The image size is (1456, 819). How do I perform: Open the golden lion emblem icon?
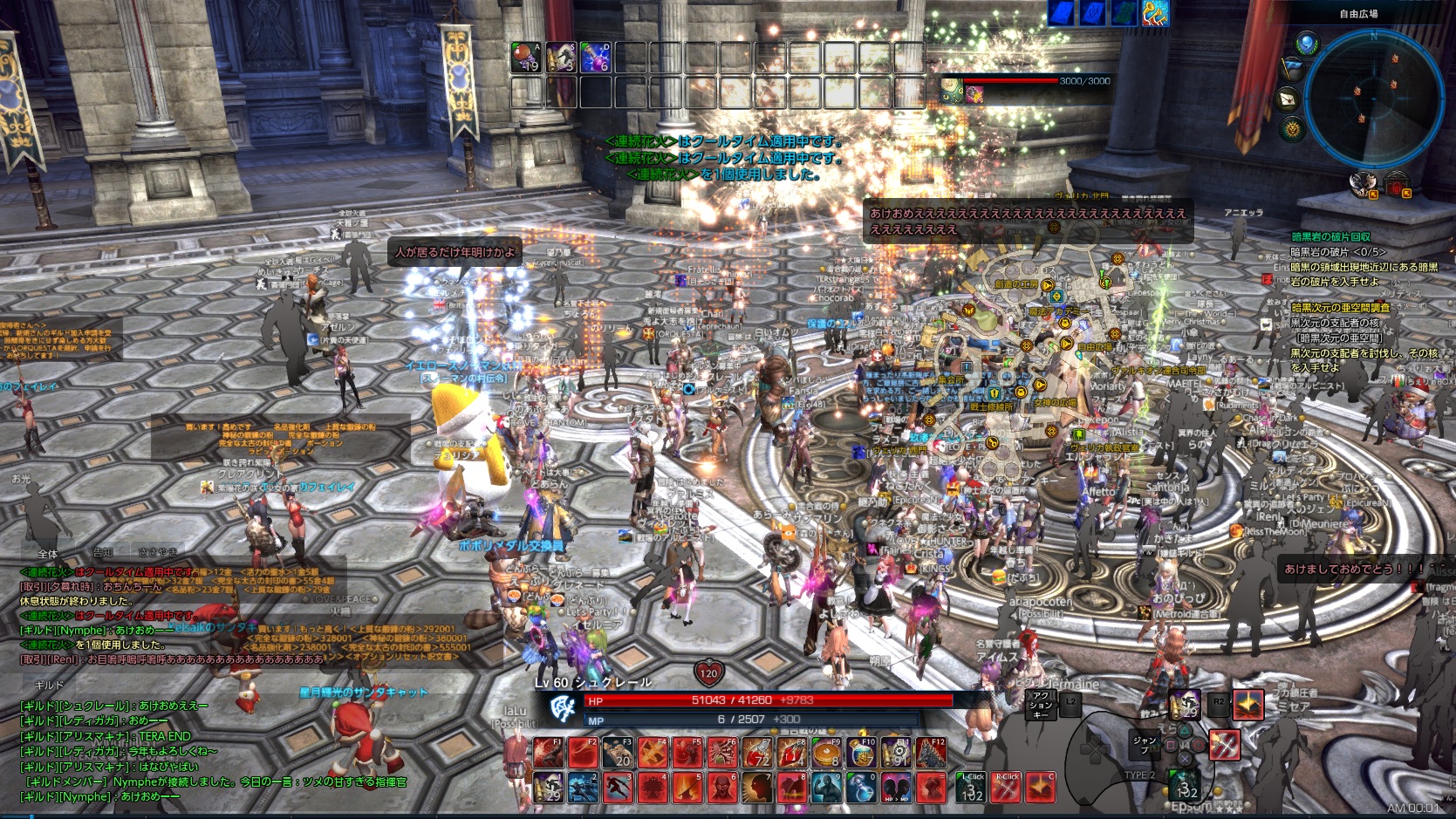click(1293, 130)
